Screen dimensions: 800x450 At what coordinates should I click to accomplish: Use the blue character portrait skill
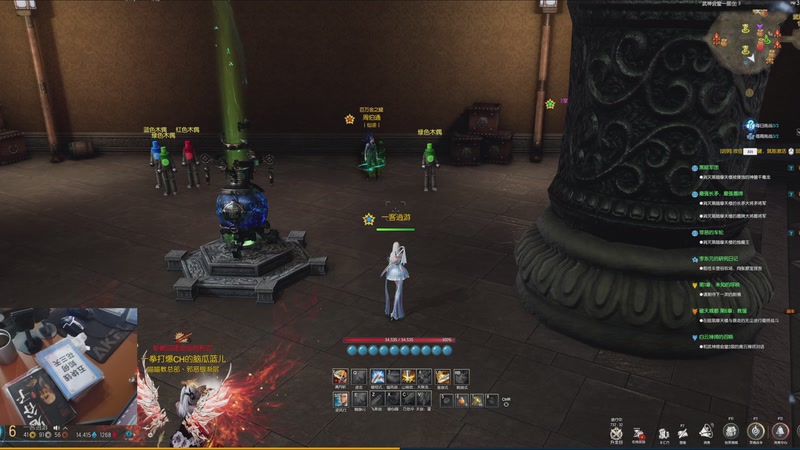(339, 400)
